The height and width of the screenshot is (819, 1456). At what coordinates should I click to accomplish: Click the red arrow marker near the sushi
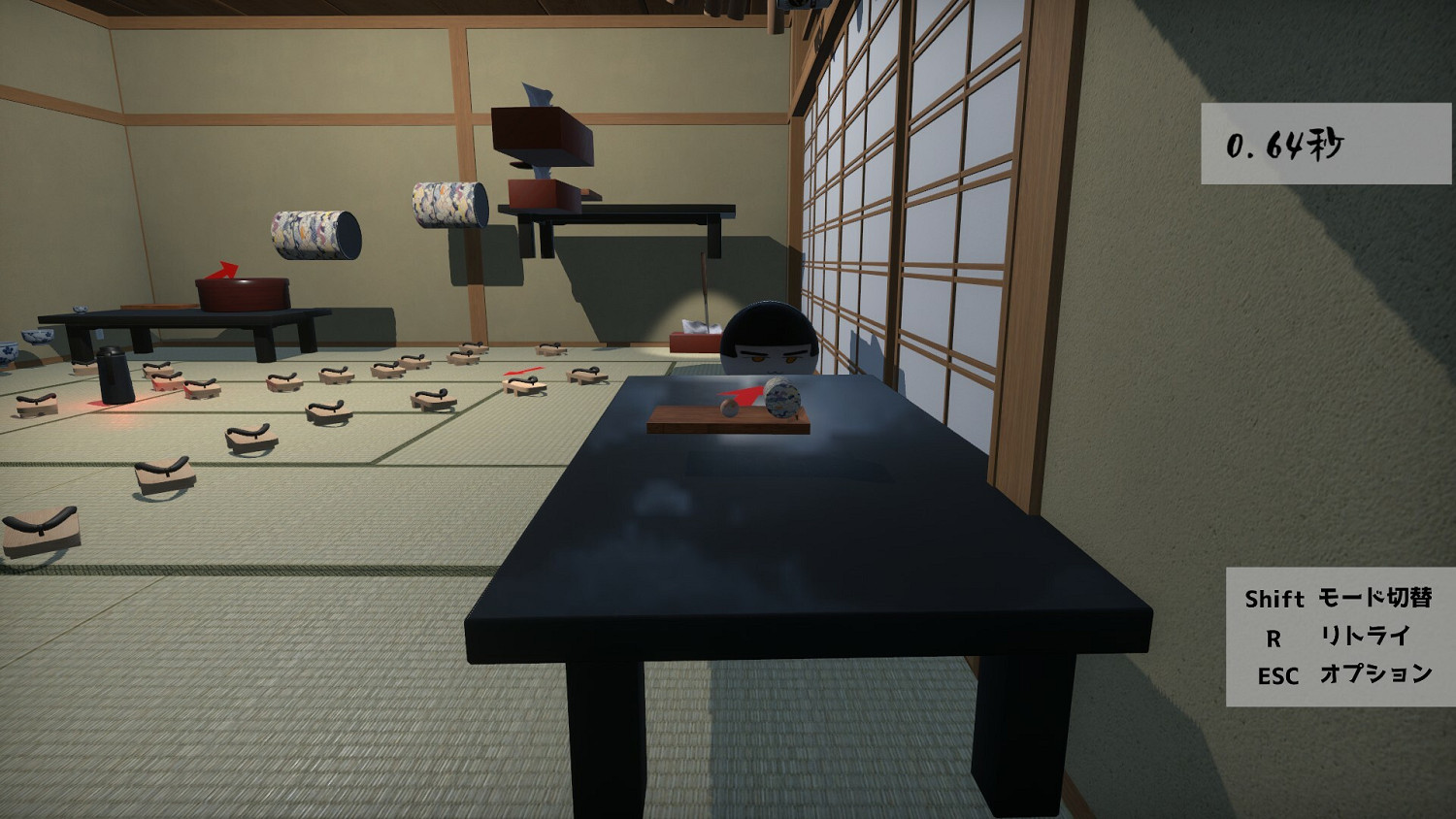click(x=743, y=396)
